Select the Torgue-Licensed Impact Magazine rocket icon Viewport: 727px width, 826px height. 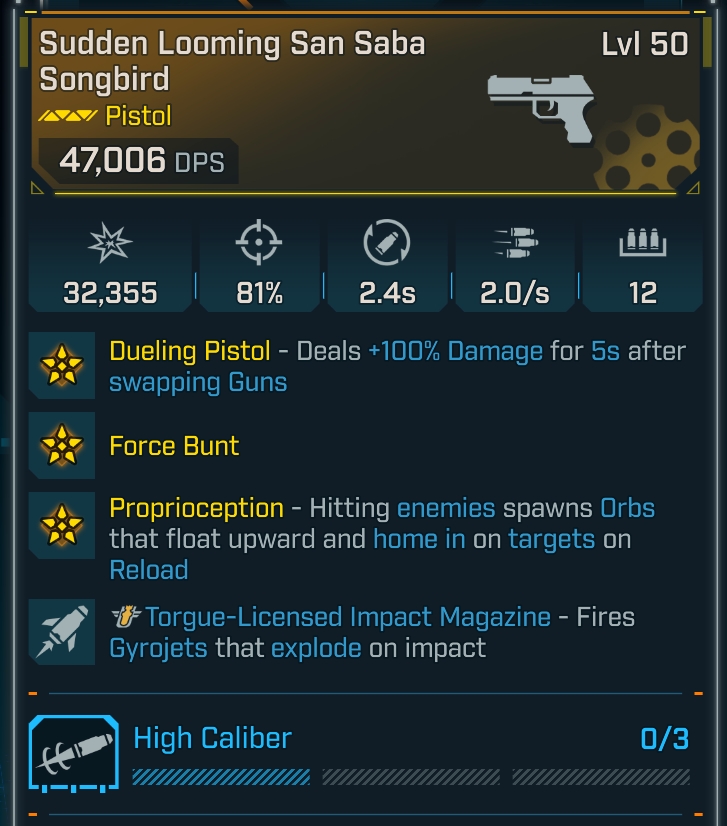pos(62,632)
